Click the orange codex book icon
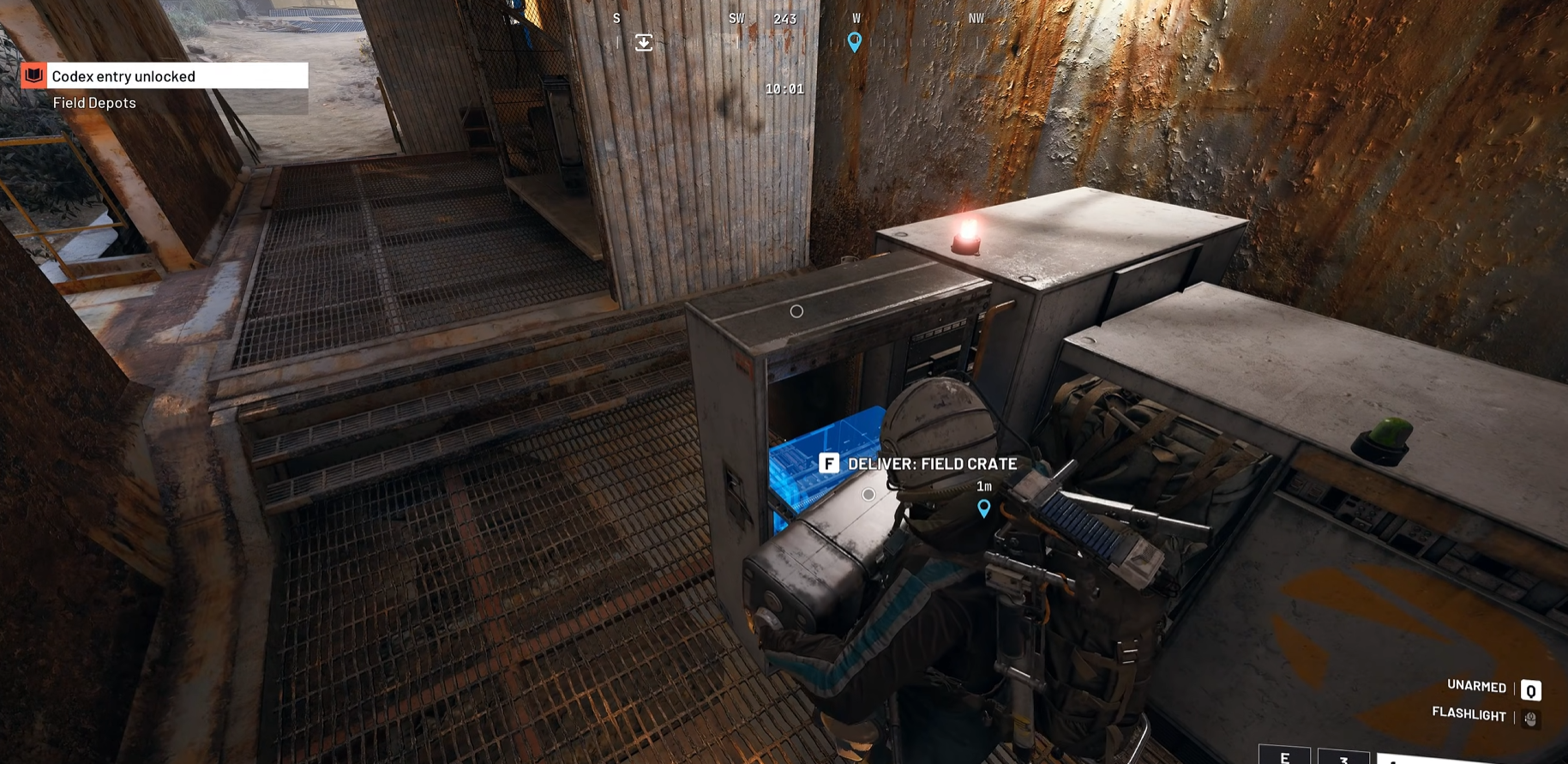Image resolution: width=1568 pixels, height=764 pixels. [34, 75]
